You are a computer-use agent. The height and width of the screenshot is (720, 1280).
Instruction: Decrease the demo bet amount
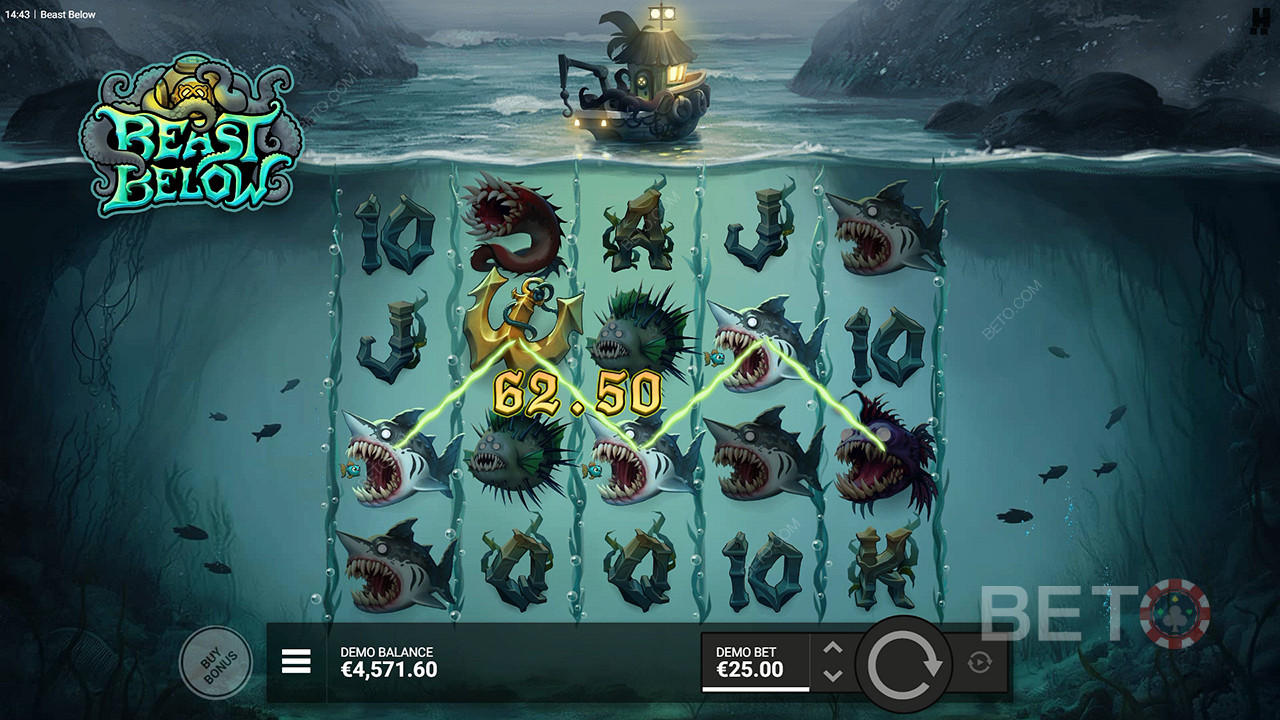tap(833, 675)
